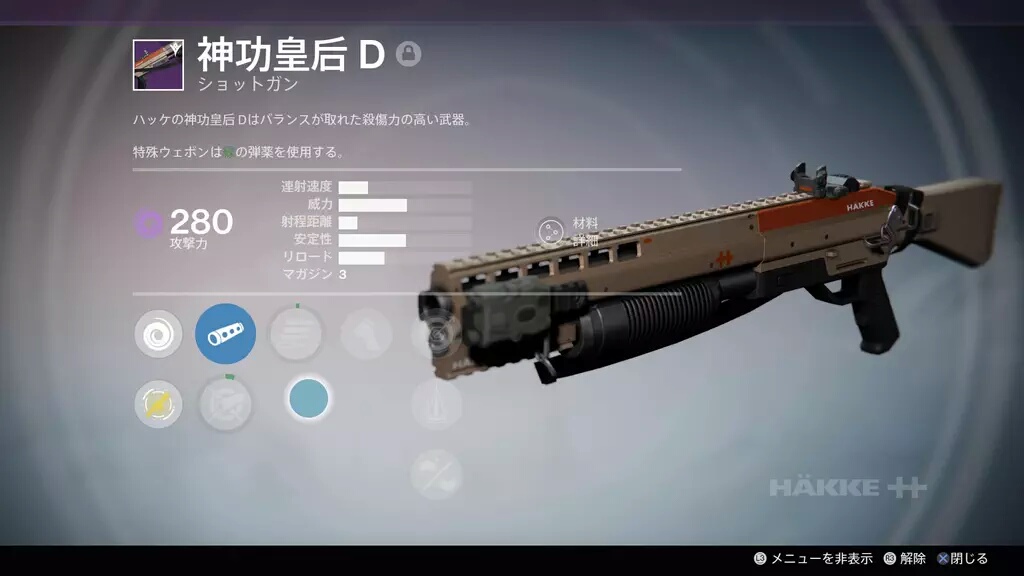Click the shotgun thumbnail icon beside the title
Viewport: 1024px width, 576px height.
(x=158, y=65)
